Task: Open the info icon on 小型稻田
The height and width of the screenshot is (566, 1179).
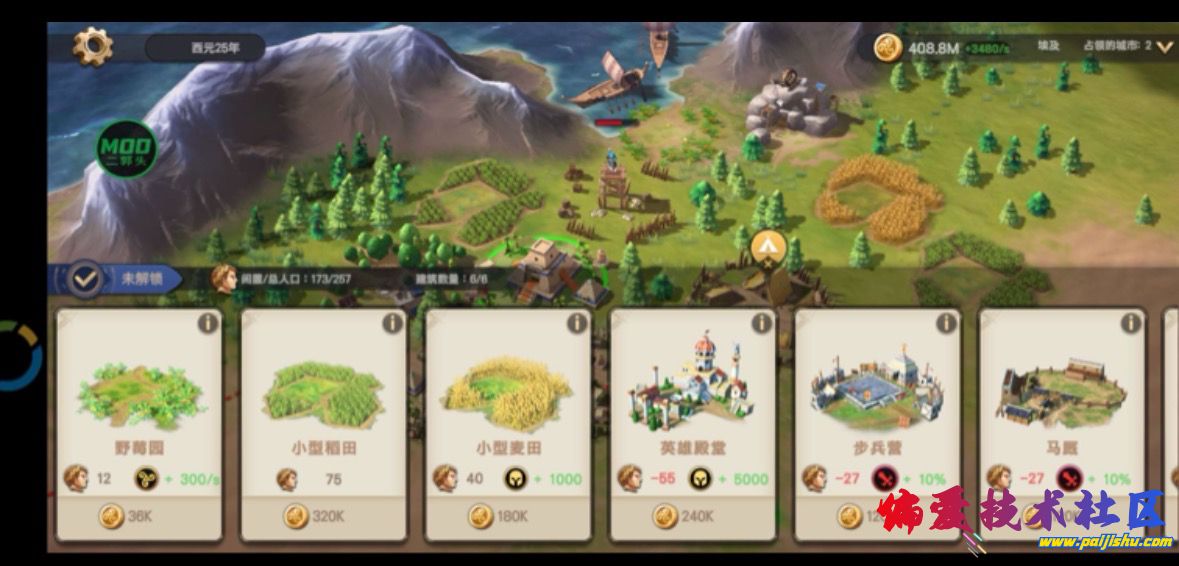Action: [393, 323]
